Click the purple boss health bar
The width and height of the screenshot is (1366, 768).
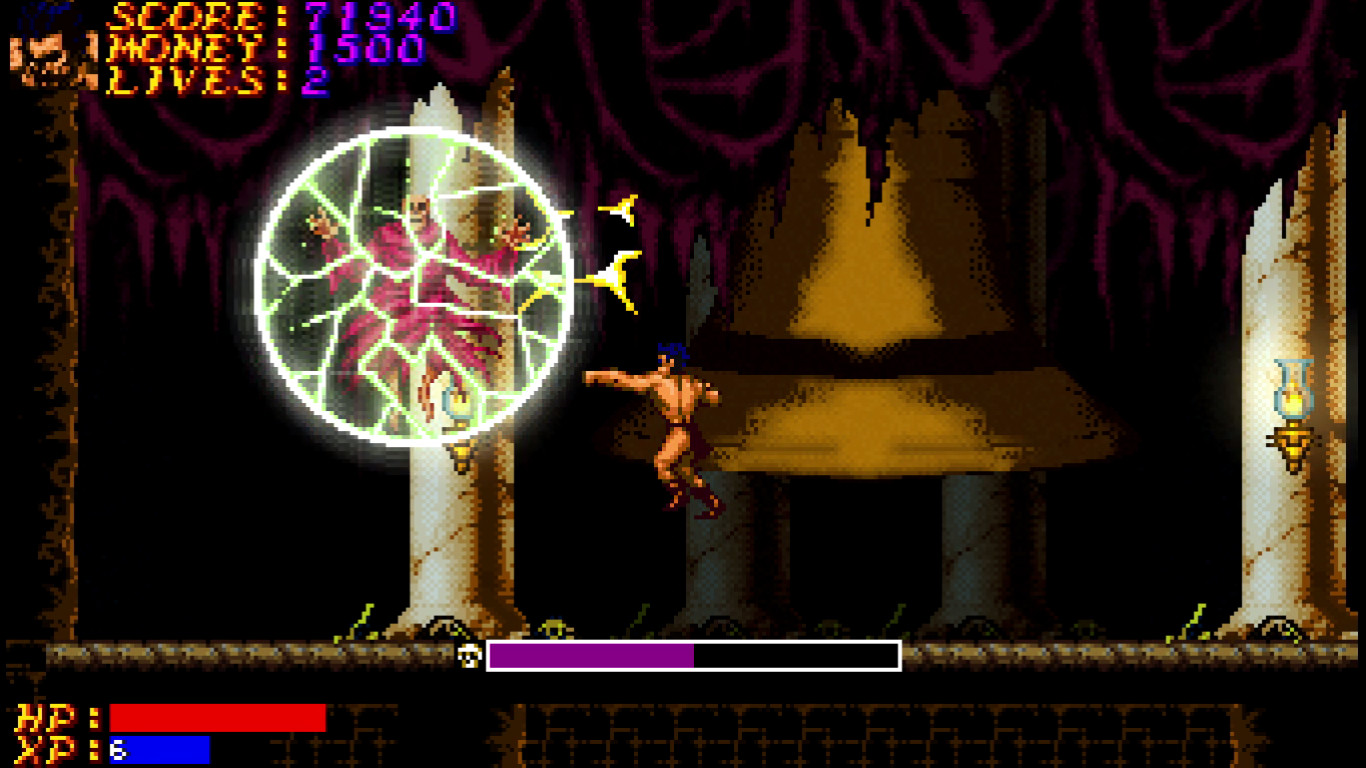[x=590, y=655]
